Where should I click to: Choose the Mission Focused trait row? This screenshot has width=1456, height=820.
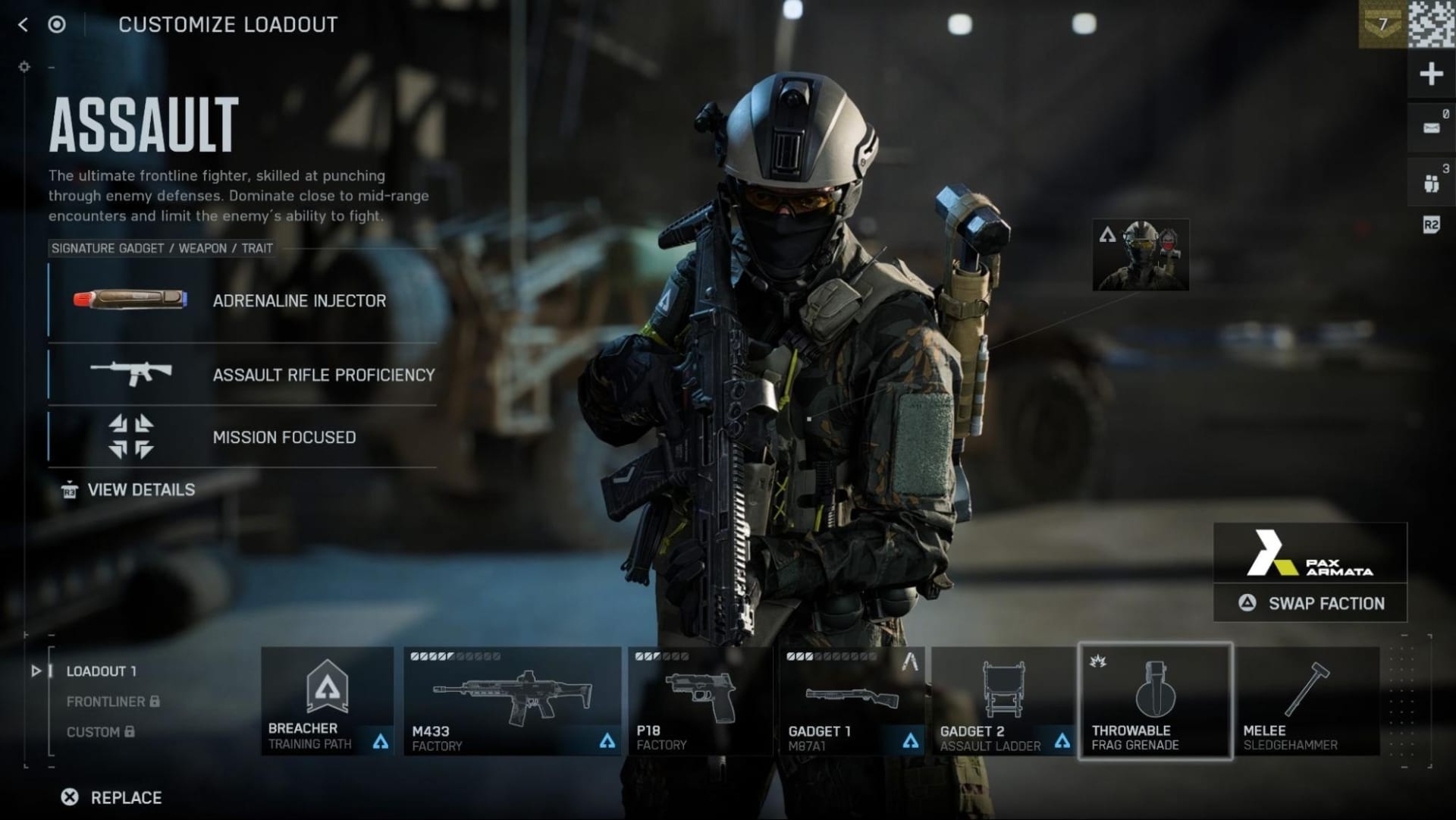point(243,437)
